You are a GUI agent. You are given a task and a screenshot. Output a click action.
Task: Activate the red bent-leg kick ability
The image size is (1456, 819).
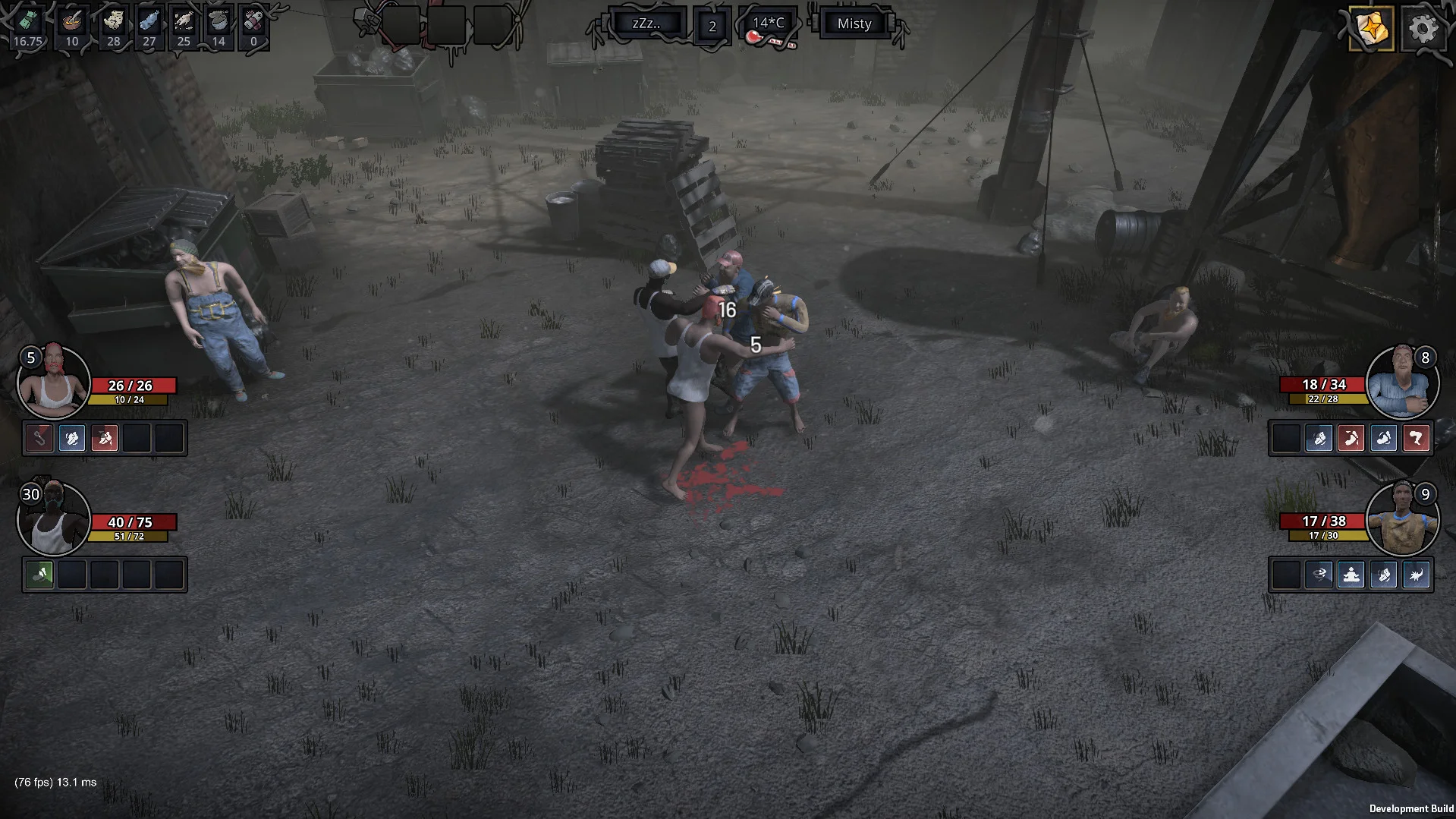(1416, 438)
